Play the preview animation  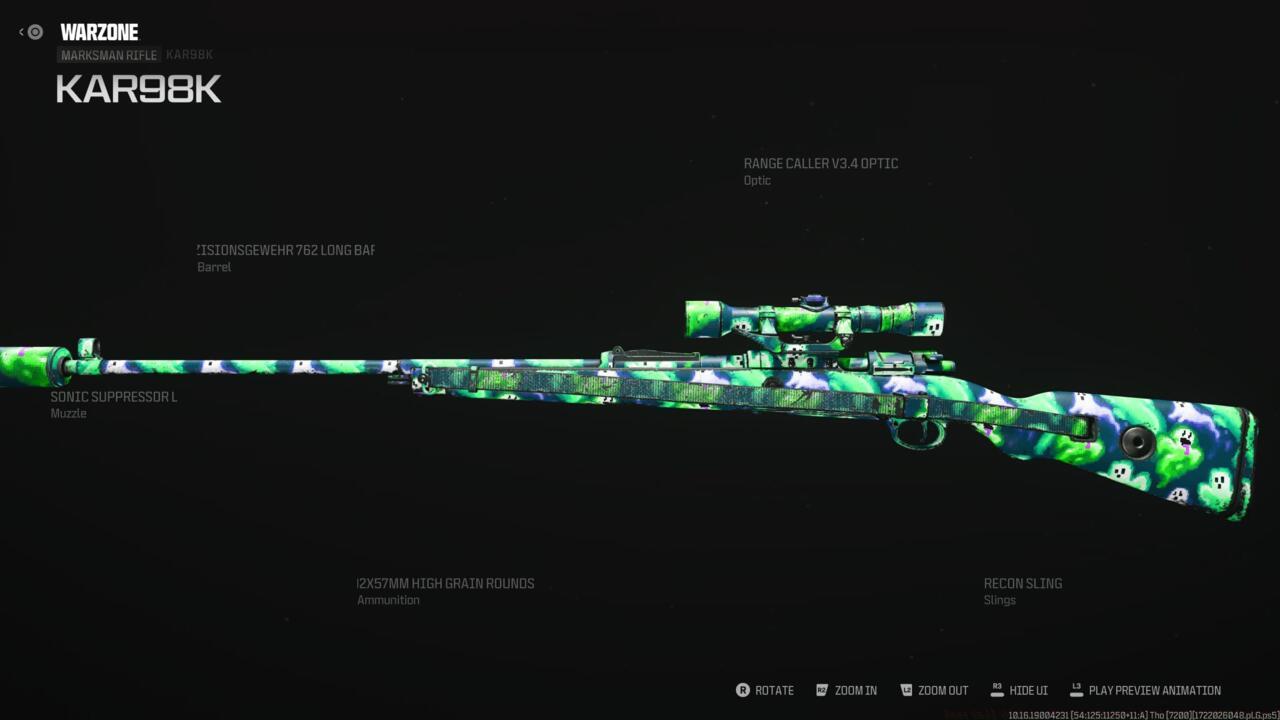(1145, 690)
